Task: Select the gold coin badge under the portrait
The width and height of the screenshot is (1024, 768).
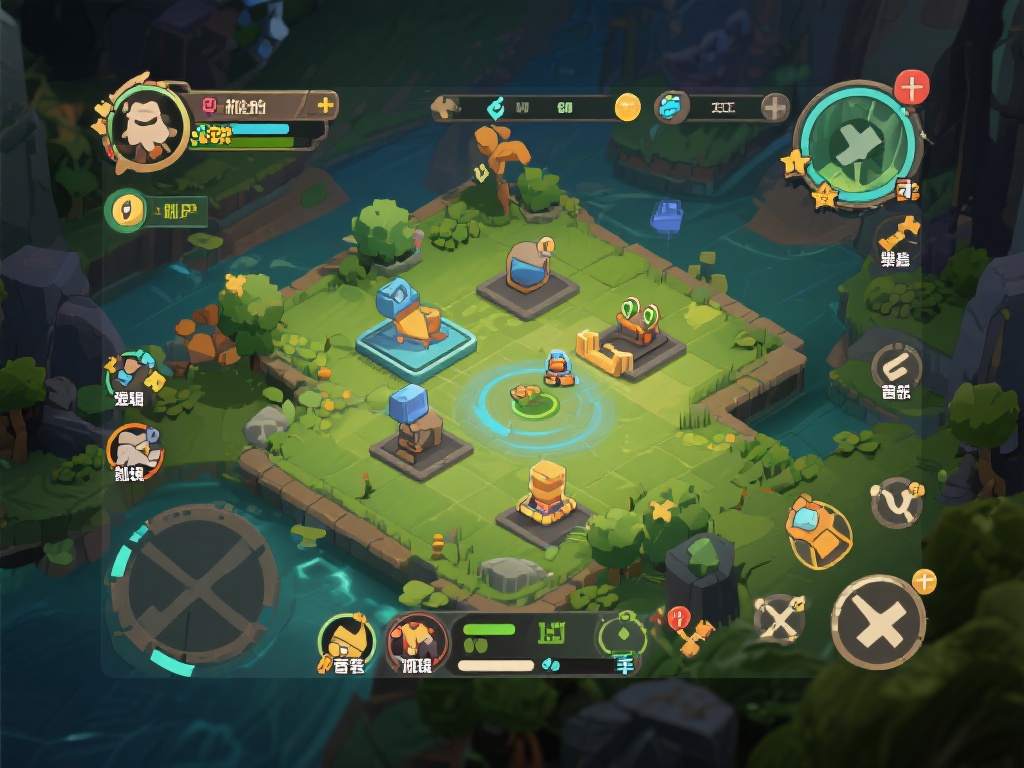Action: point(126,210)
